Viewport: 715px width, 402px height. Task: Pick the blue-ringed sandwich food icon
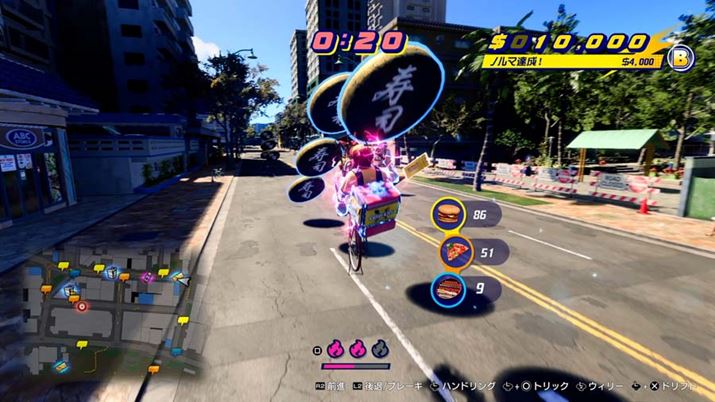[448, 290]
